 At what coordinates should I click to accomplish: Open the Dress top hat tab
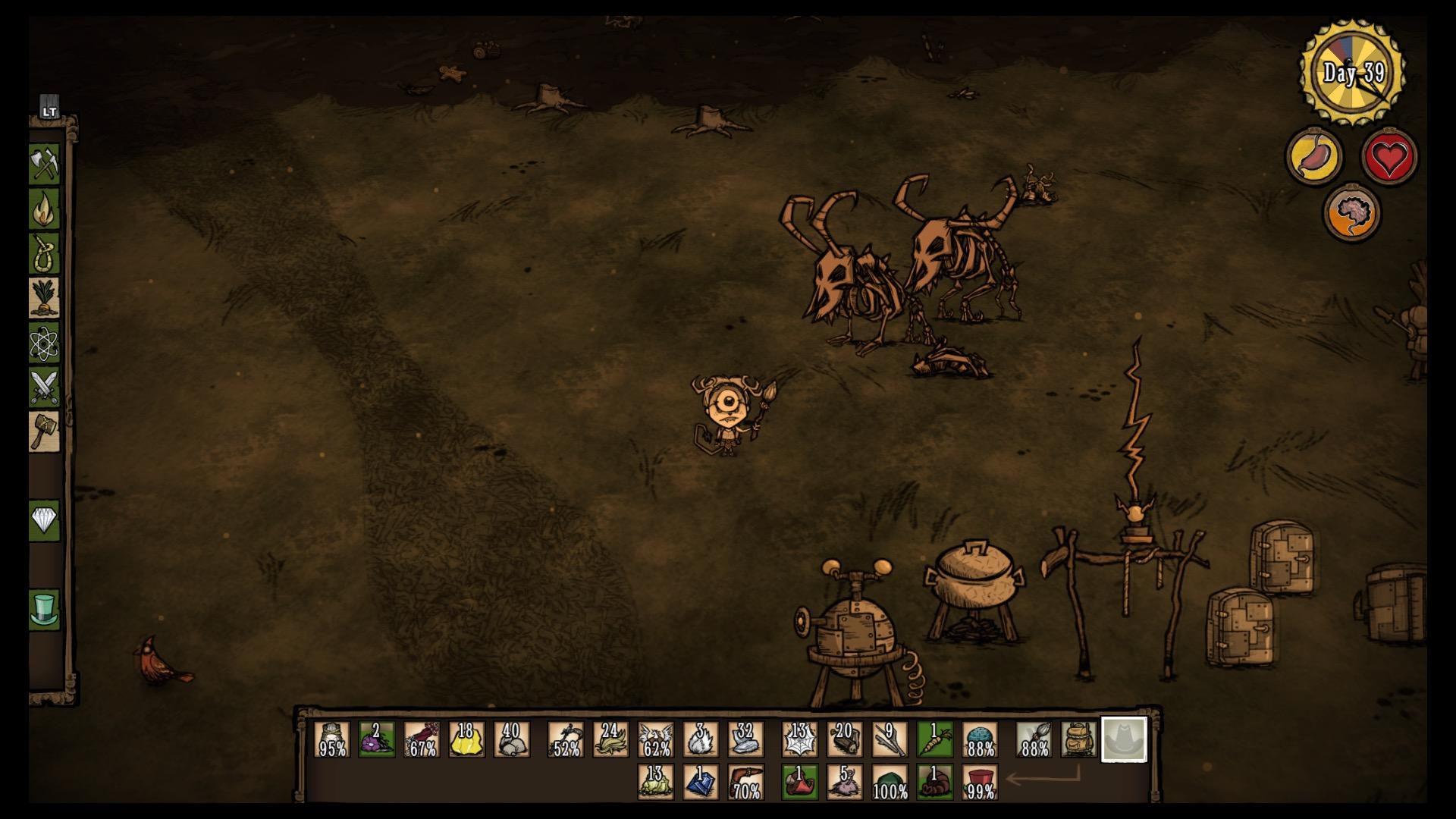tap(44, 609)
